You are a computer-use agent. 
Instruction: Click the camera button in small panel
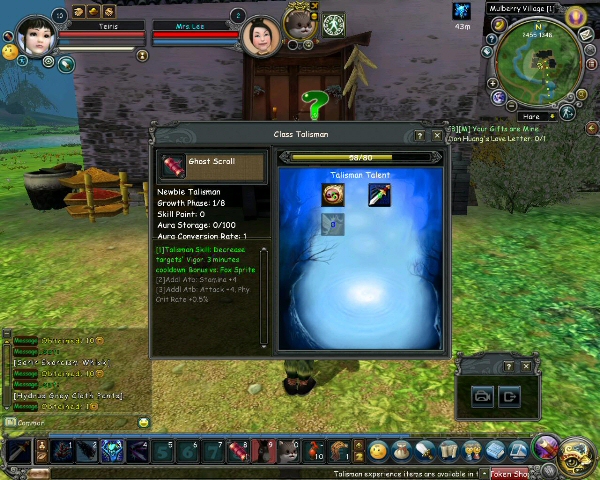point(482,397)
